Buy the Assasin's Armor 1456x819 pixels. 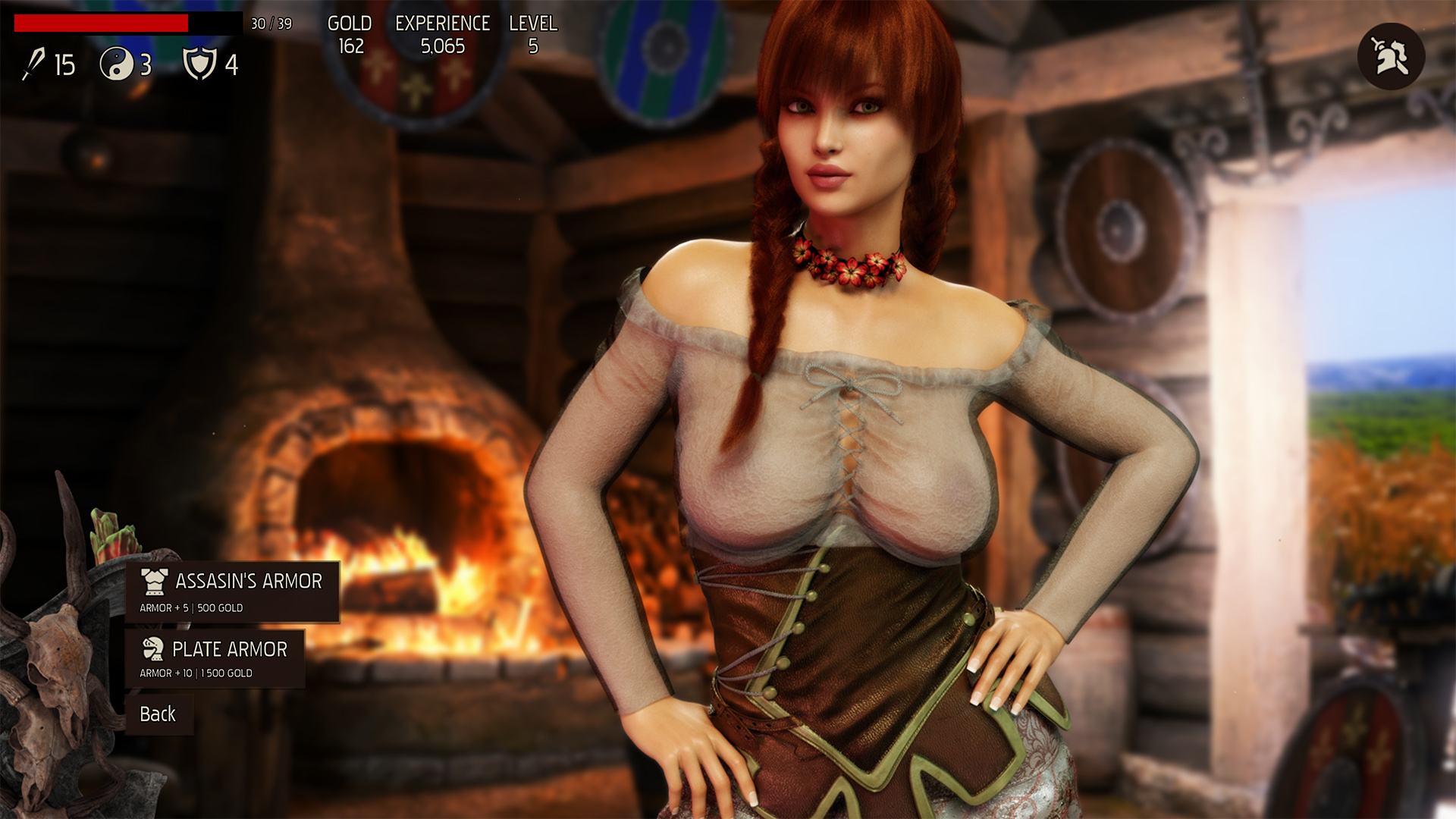pyautogui.click(x=232, y=592)
